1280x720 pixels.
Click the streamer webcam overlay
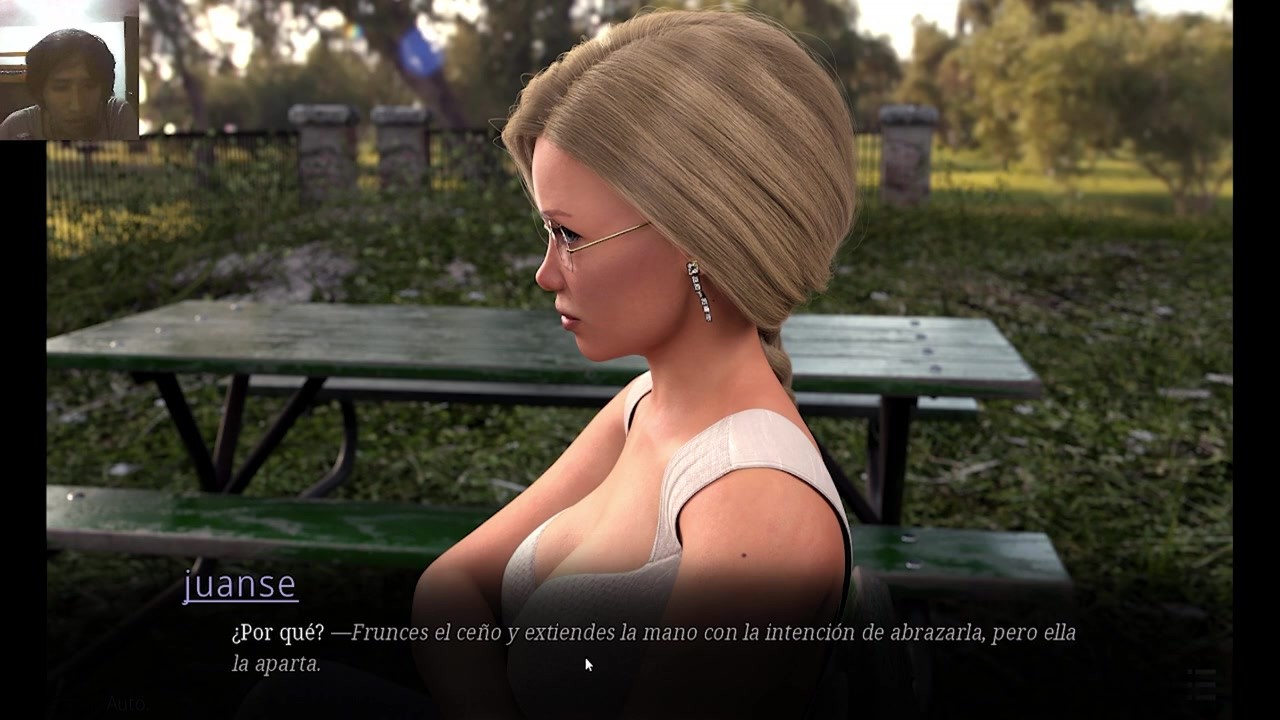pos(69,70)
